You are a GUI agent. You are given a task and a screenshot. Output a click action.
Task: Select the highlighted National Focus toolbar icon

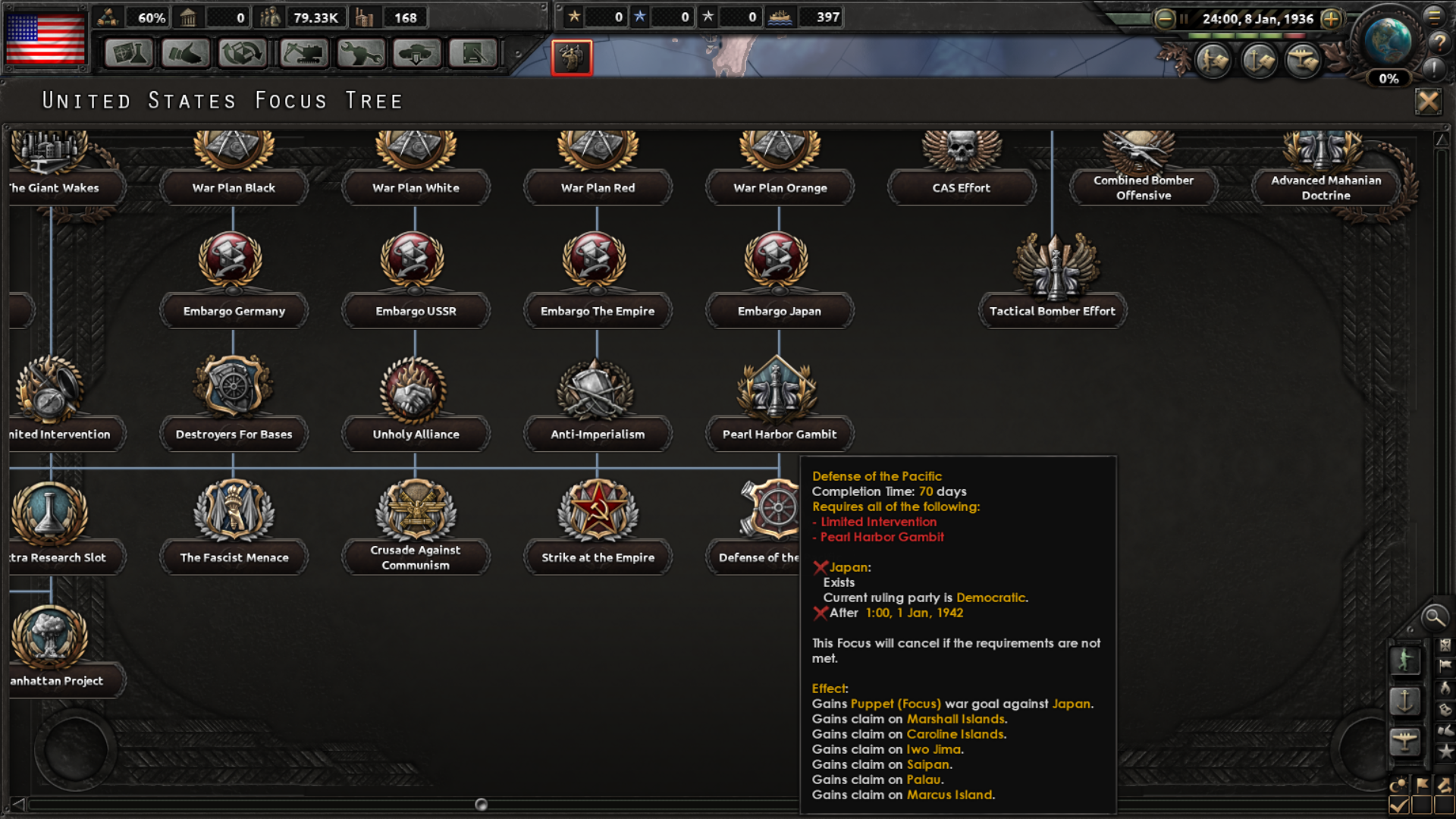click(571, 58)
